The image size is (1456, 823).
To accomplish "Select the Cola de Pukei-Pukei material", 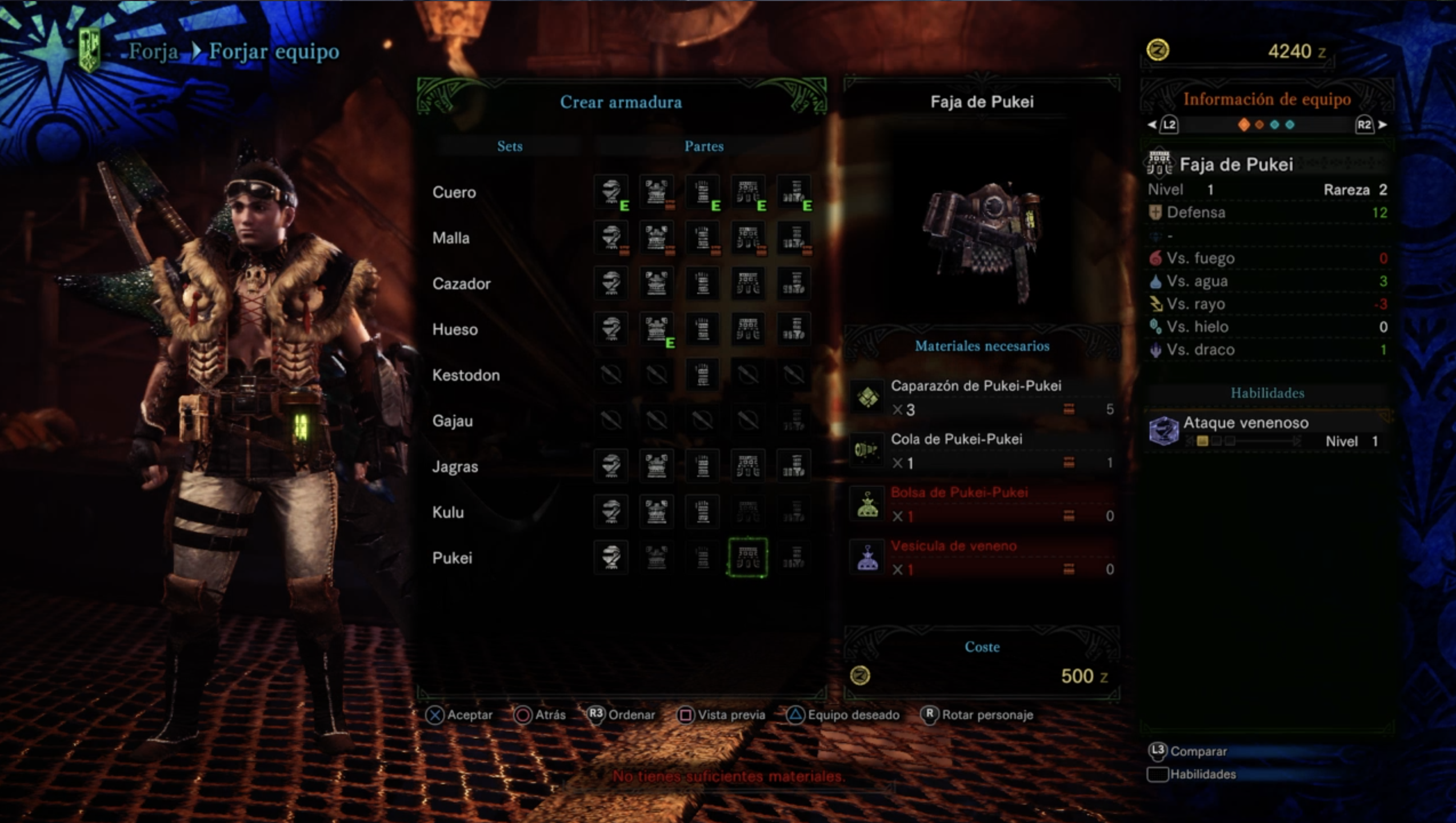I will pos(982,450).
